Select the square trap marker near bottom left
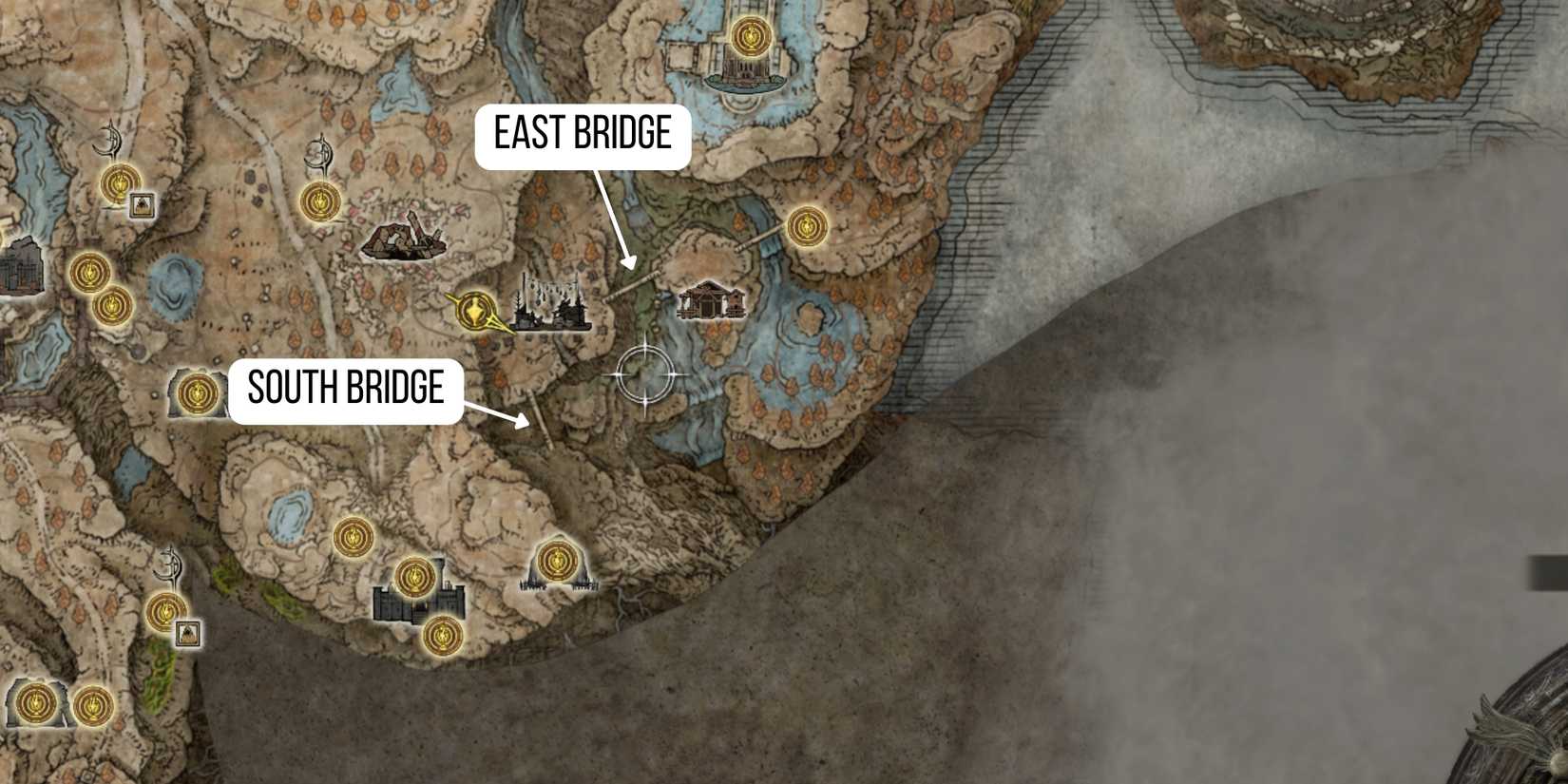This screenshot has height=784, width=1568. click(x=187, y=632)
